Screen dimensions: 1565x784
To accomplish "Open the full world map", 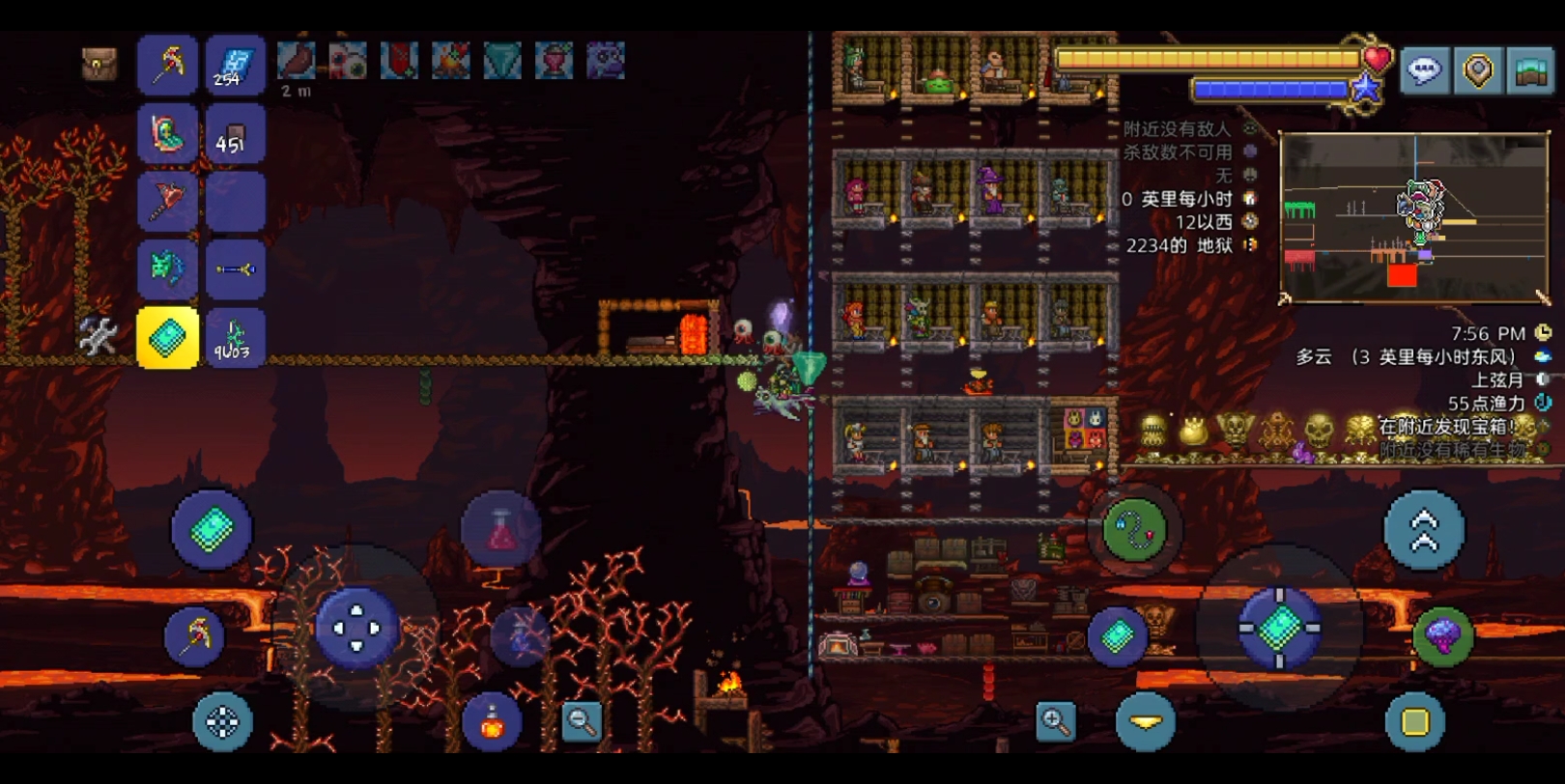I will [1531, 70].
